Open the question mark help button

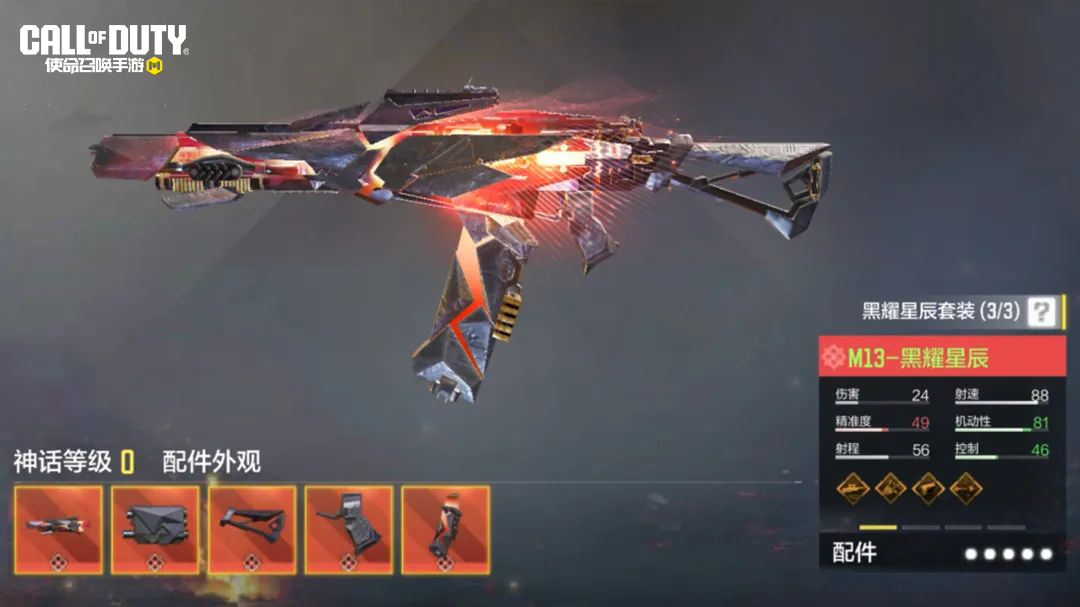pyautogui.click(x=1042, y=311)
